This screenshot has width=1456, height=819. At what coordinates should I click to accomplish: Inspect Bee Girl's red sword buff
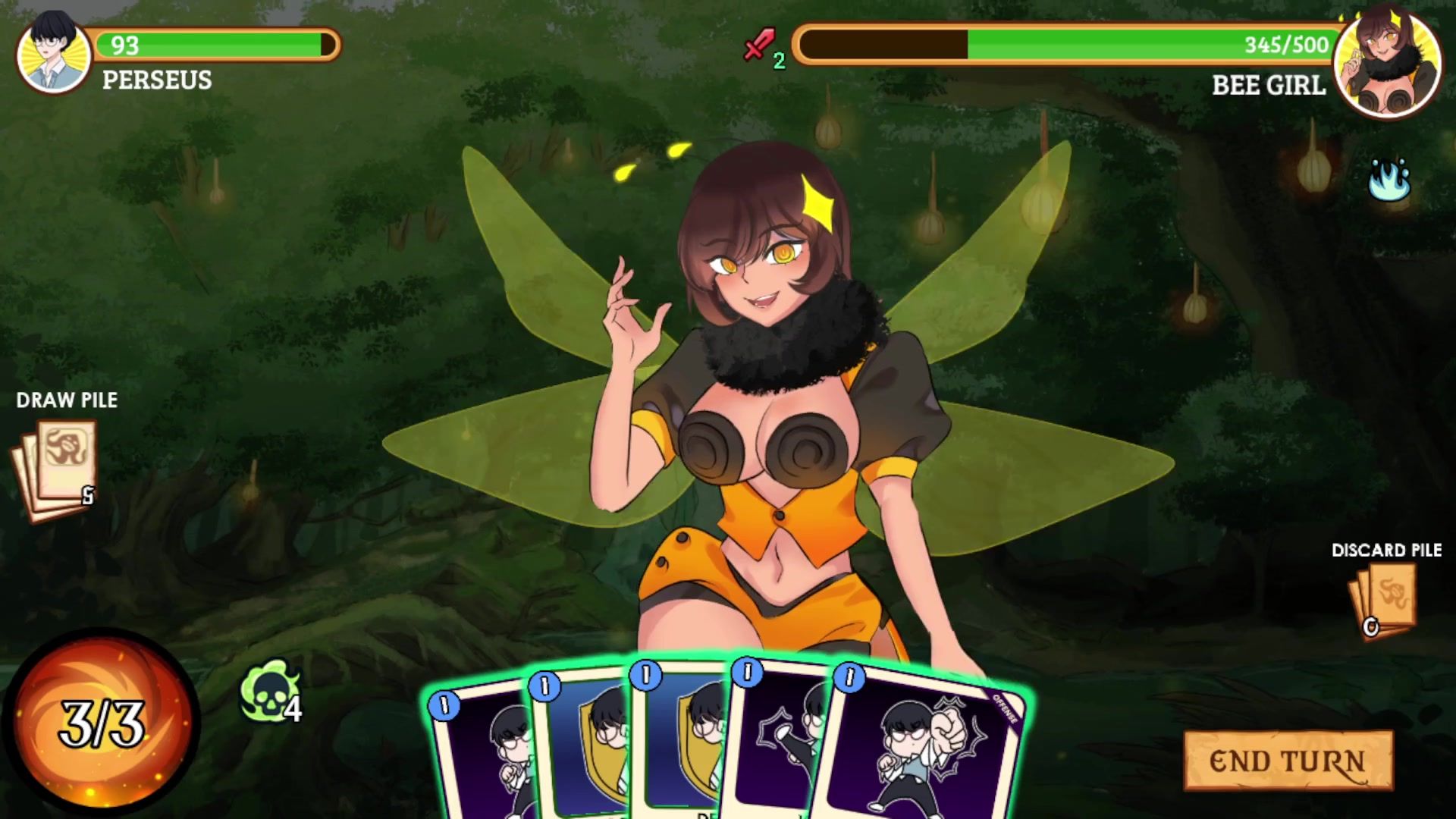pos(759,45)
